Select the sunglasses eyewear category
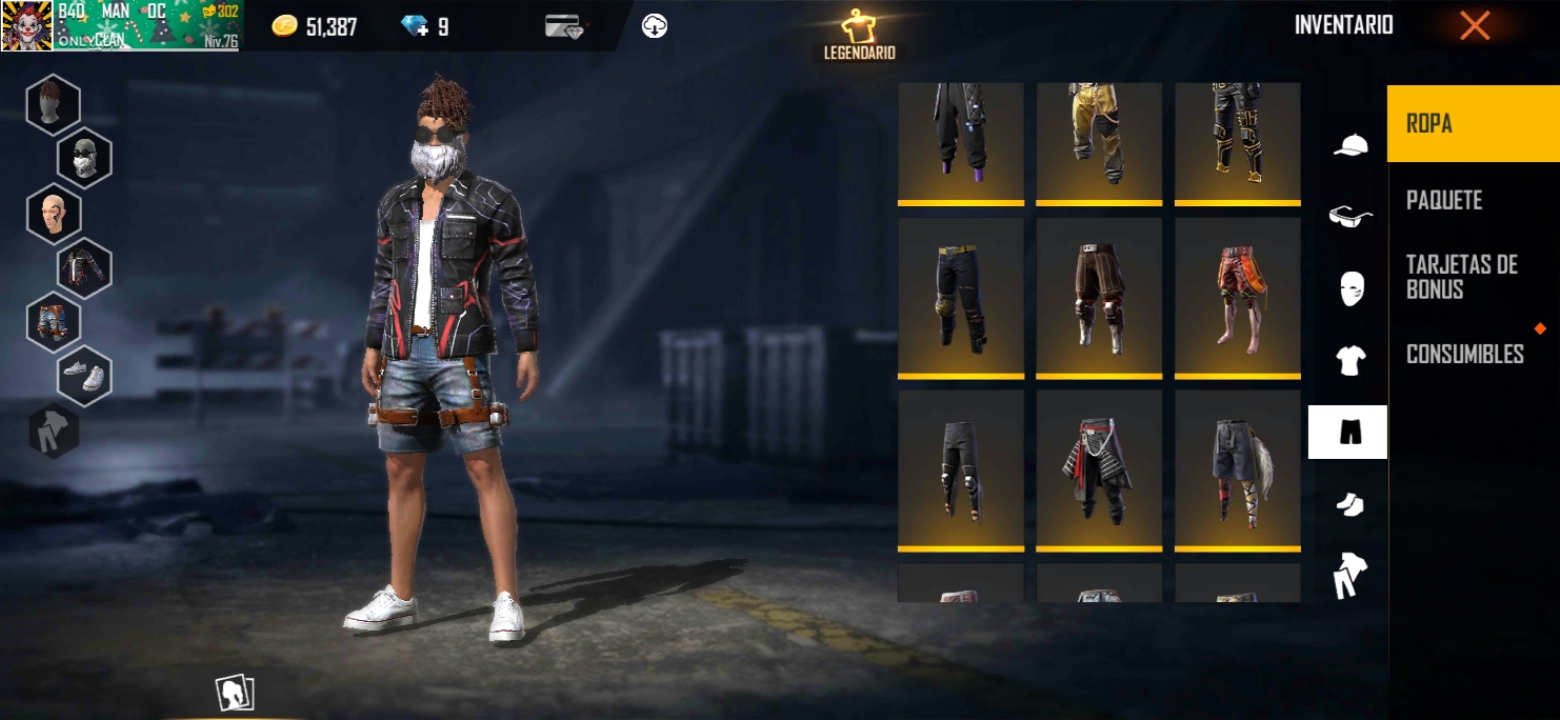The height and width of the screenshot is (720, 1560). 1350,216
